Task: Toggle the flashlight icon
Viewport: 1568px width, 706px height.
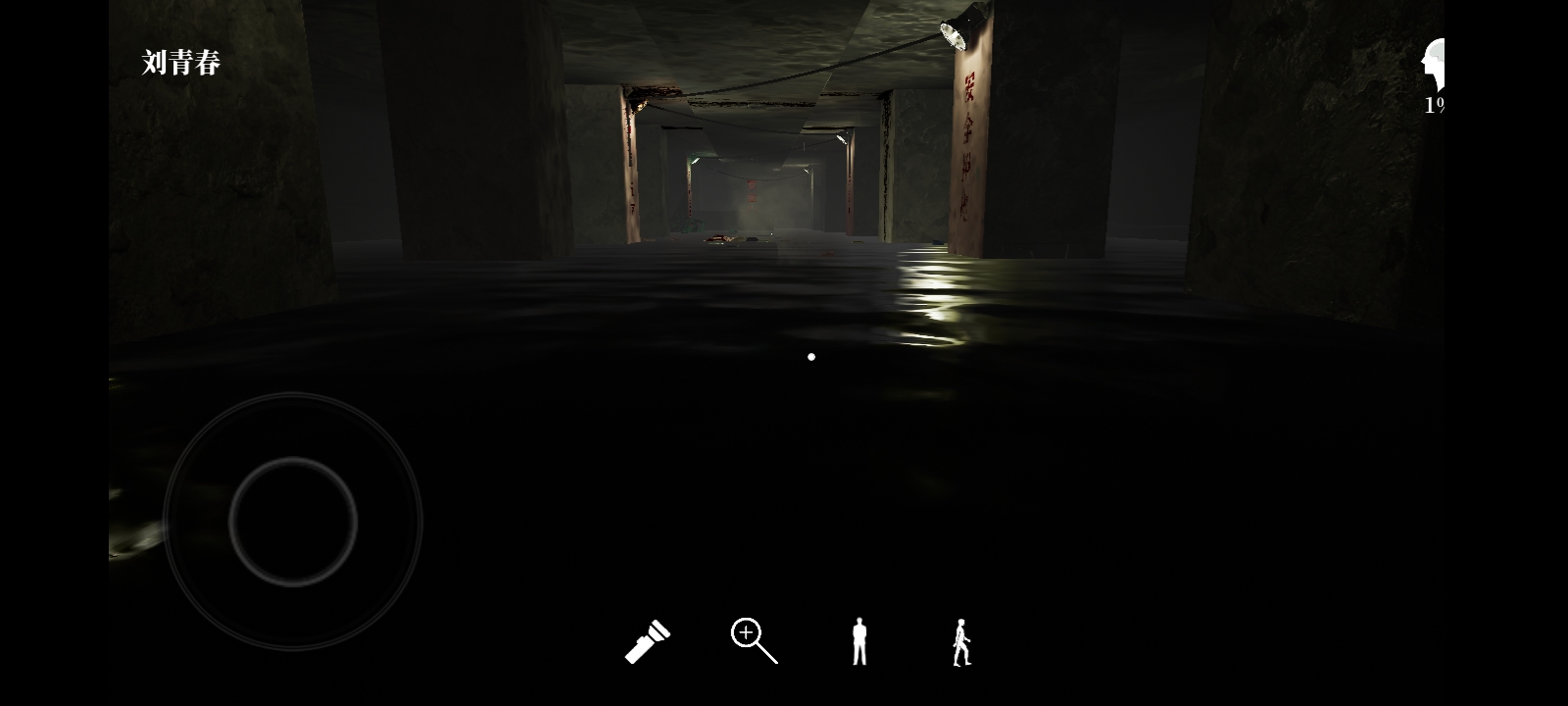Action: pos(647,641)
